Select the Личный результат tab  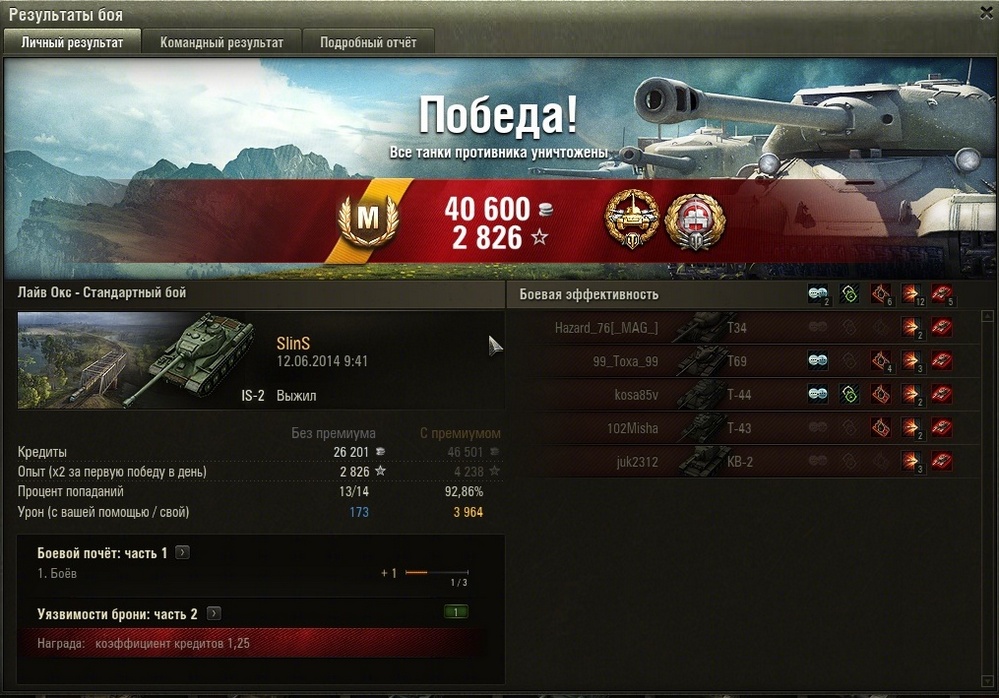click(x=72, y=42)
